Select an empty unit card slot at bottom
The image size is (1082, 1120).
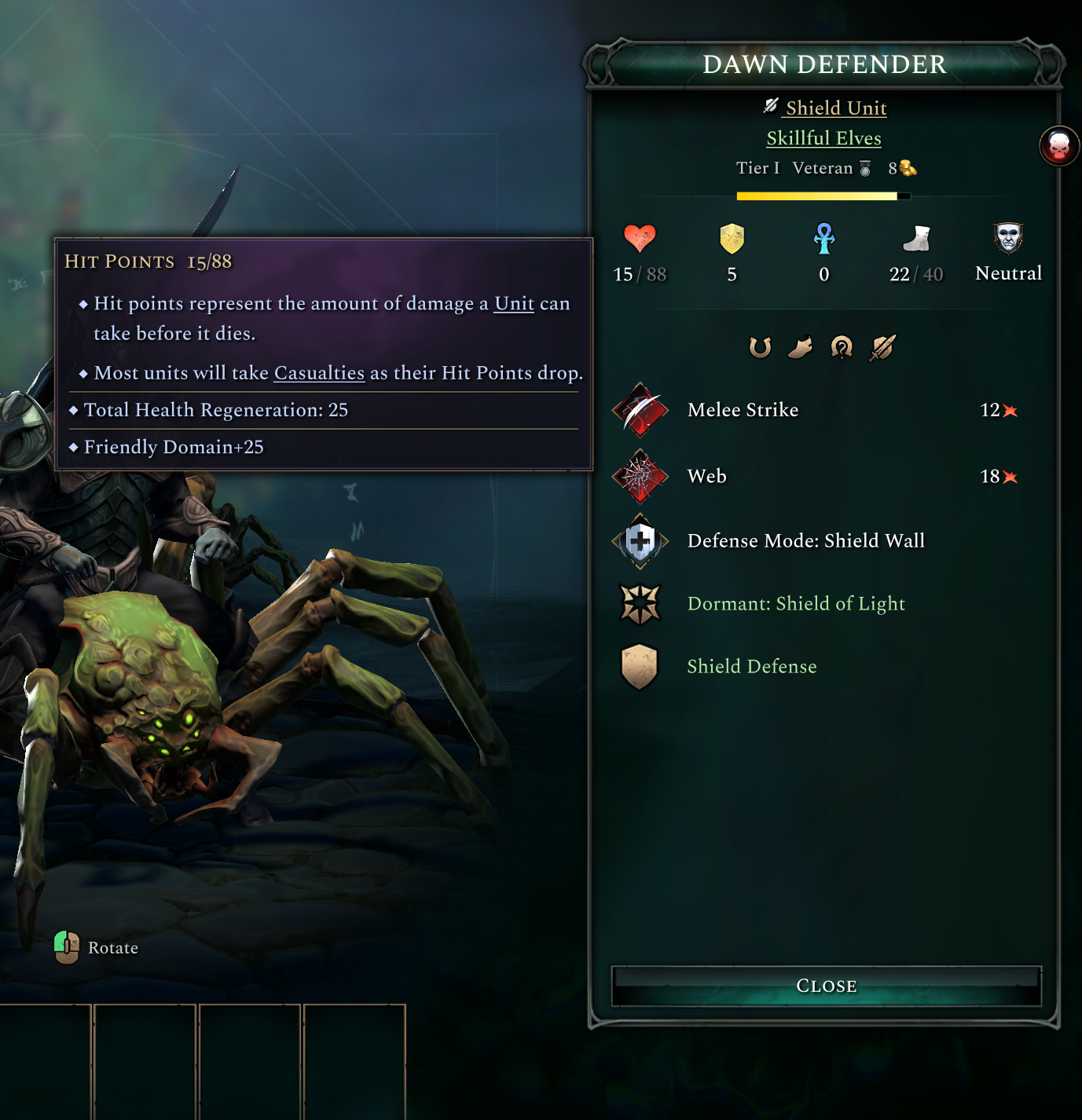145,1068
